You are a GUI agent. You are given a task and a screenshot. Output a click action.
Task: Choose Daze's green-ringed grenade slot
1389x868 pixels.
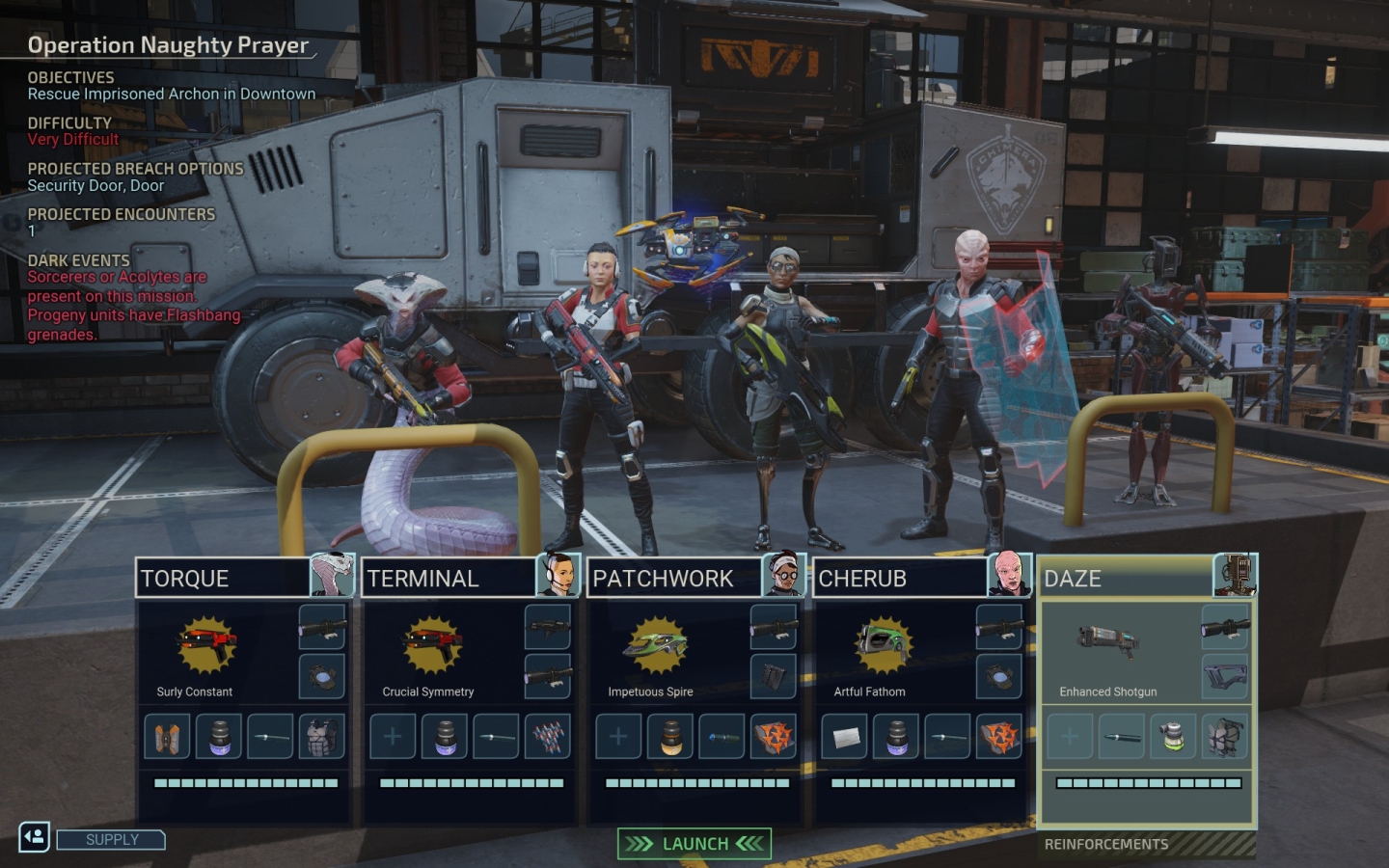coord(1173,737)
